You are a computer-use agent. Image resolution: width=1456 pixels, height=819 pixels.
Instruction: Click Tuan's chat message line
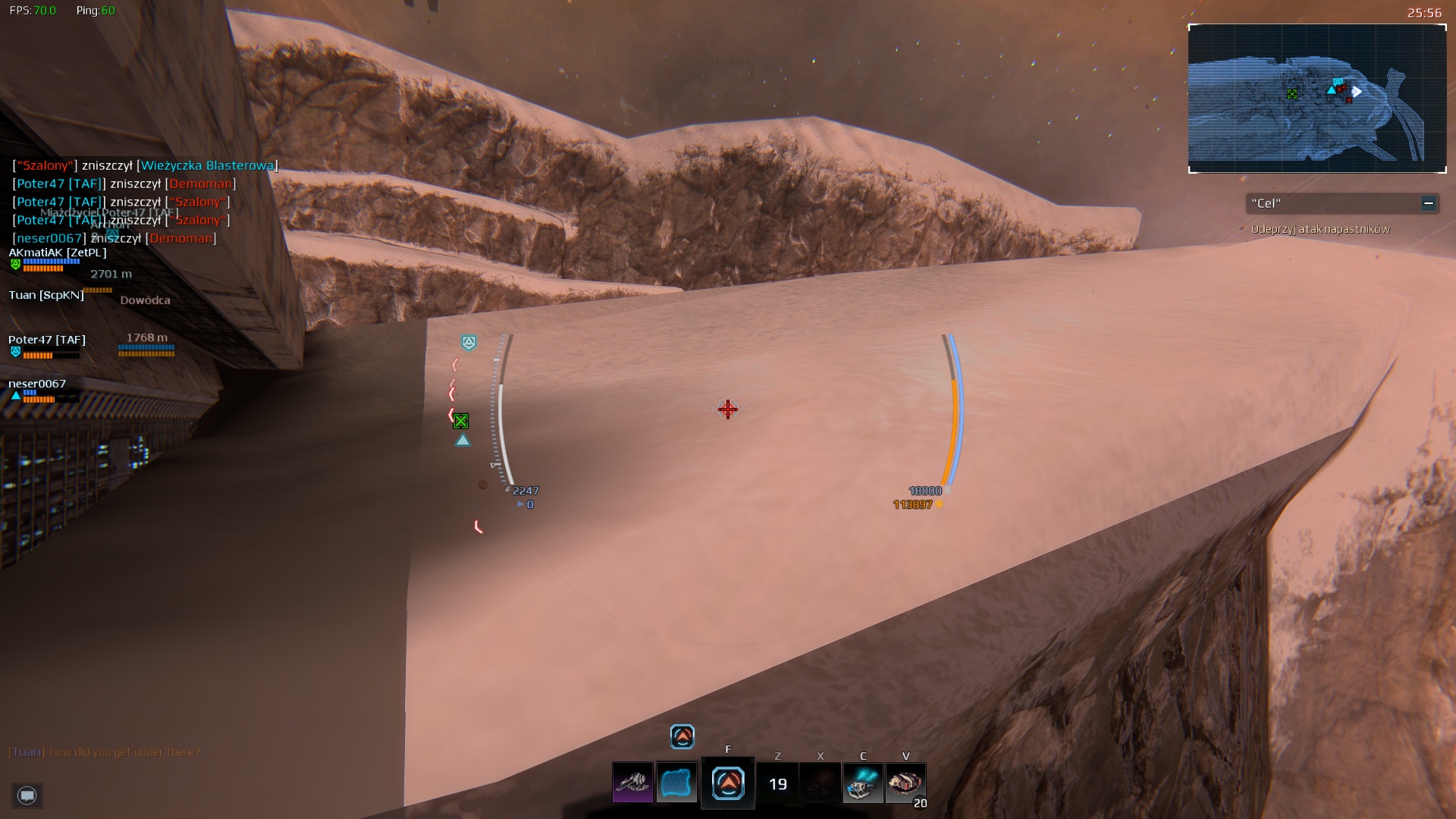click(x=105, y=752)
